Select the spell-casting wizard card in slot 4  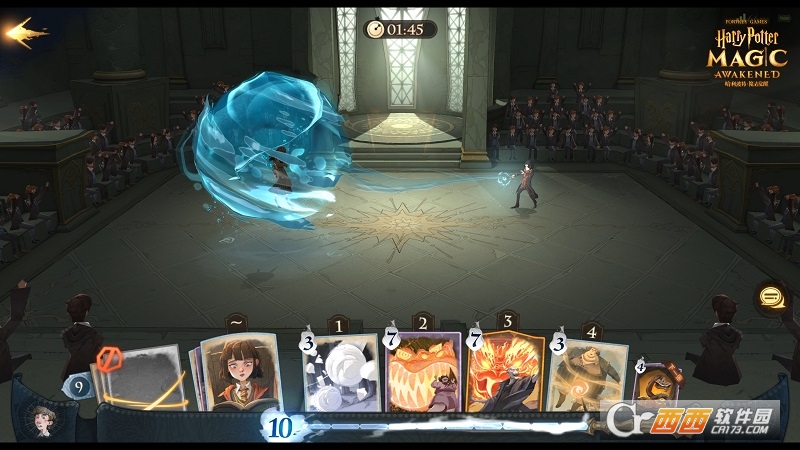coord(589,375)
